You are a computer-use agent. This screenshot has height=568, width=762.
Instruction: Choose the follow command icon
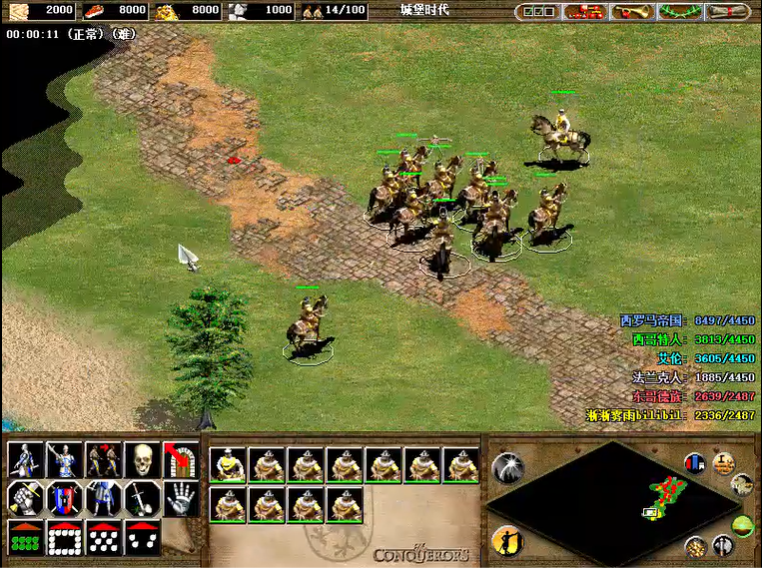tap(103, 459)
